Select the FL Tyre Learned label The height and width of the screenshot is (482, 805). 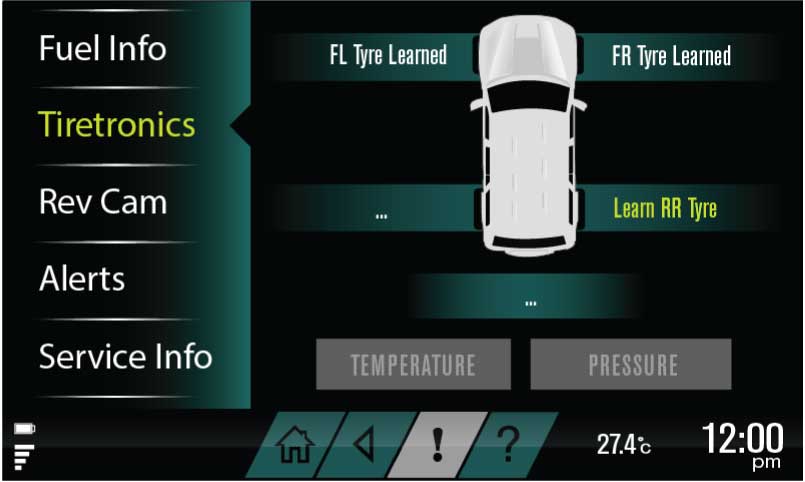point(388,56)
